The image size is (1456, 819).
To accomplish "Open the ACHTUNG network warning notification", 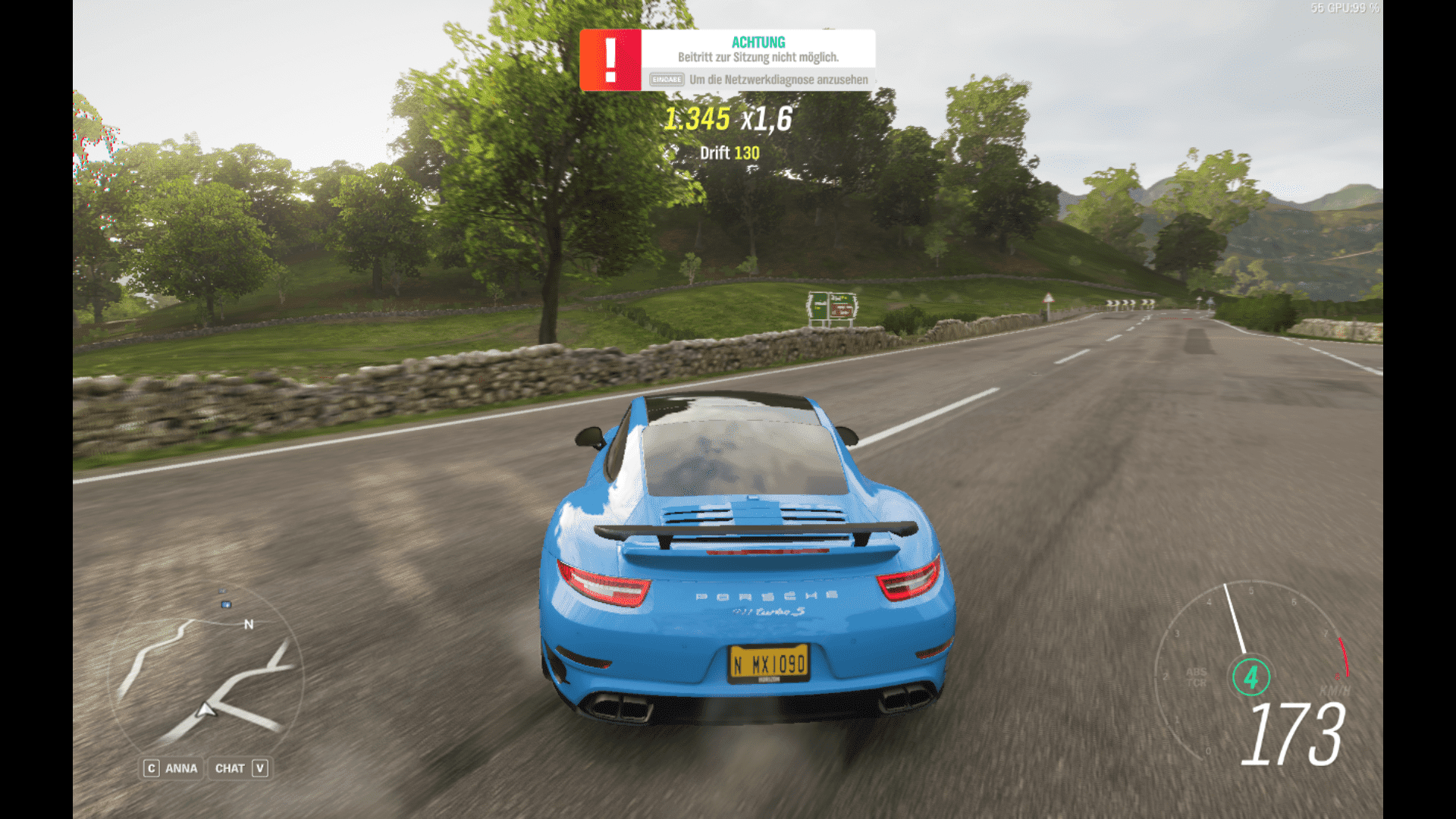I will point(727,61).
